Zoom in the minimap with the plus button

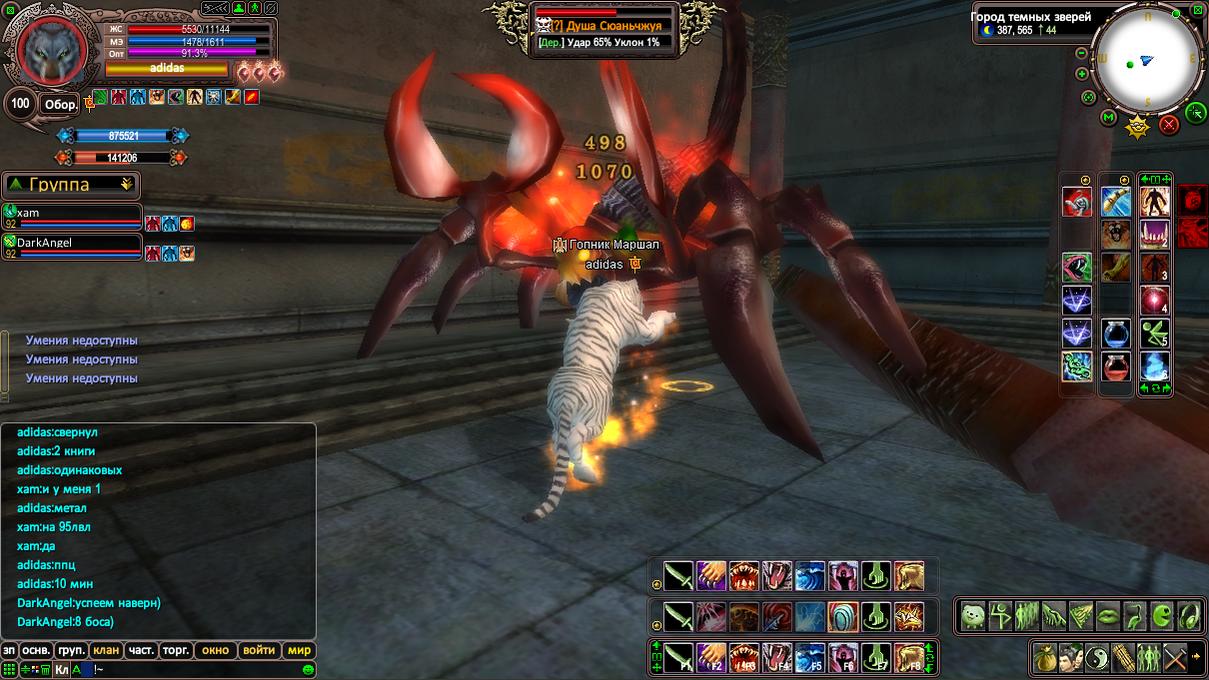tap(1081, 74)
